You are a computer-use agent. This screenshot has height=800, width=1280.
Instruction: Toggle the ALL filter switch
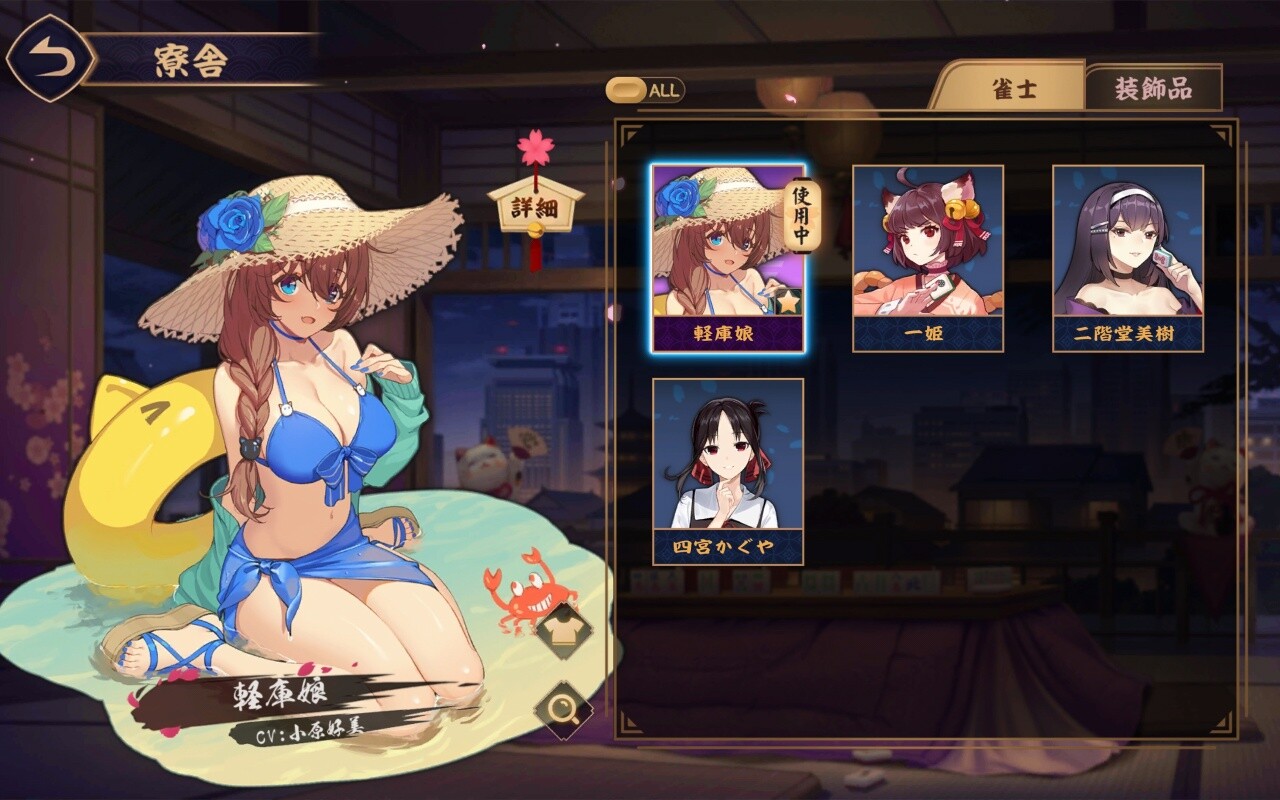[x=645, y=90]
